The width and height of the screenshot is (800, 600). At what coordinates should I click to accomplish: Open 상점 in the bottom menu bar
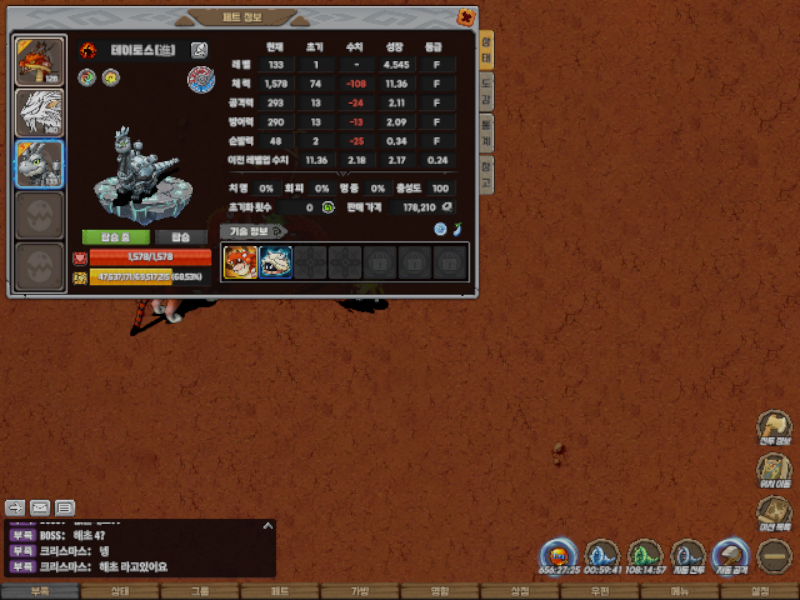pos(520,591)
